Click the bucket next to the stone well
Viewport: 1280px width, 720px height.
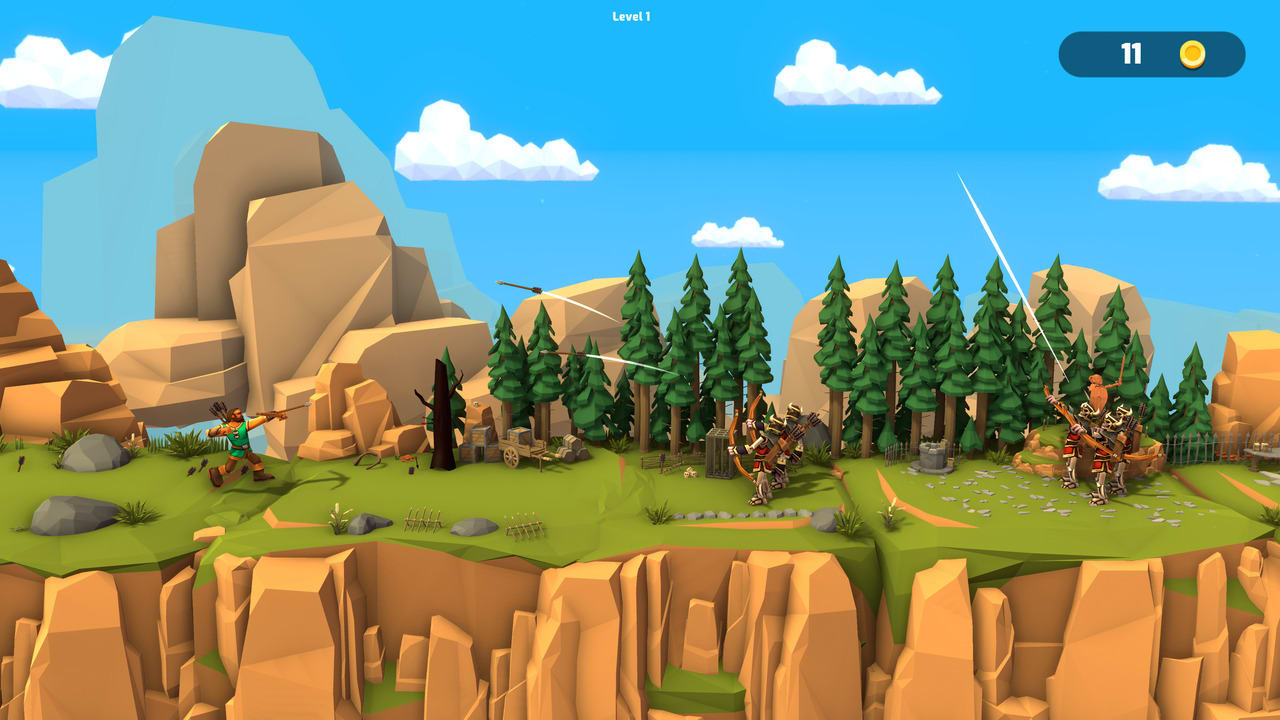[950, 460]
